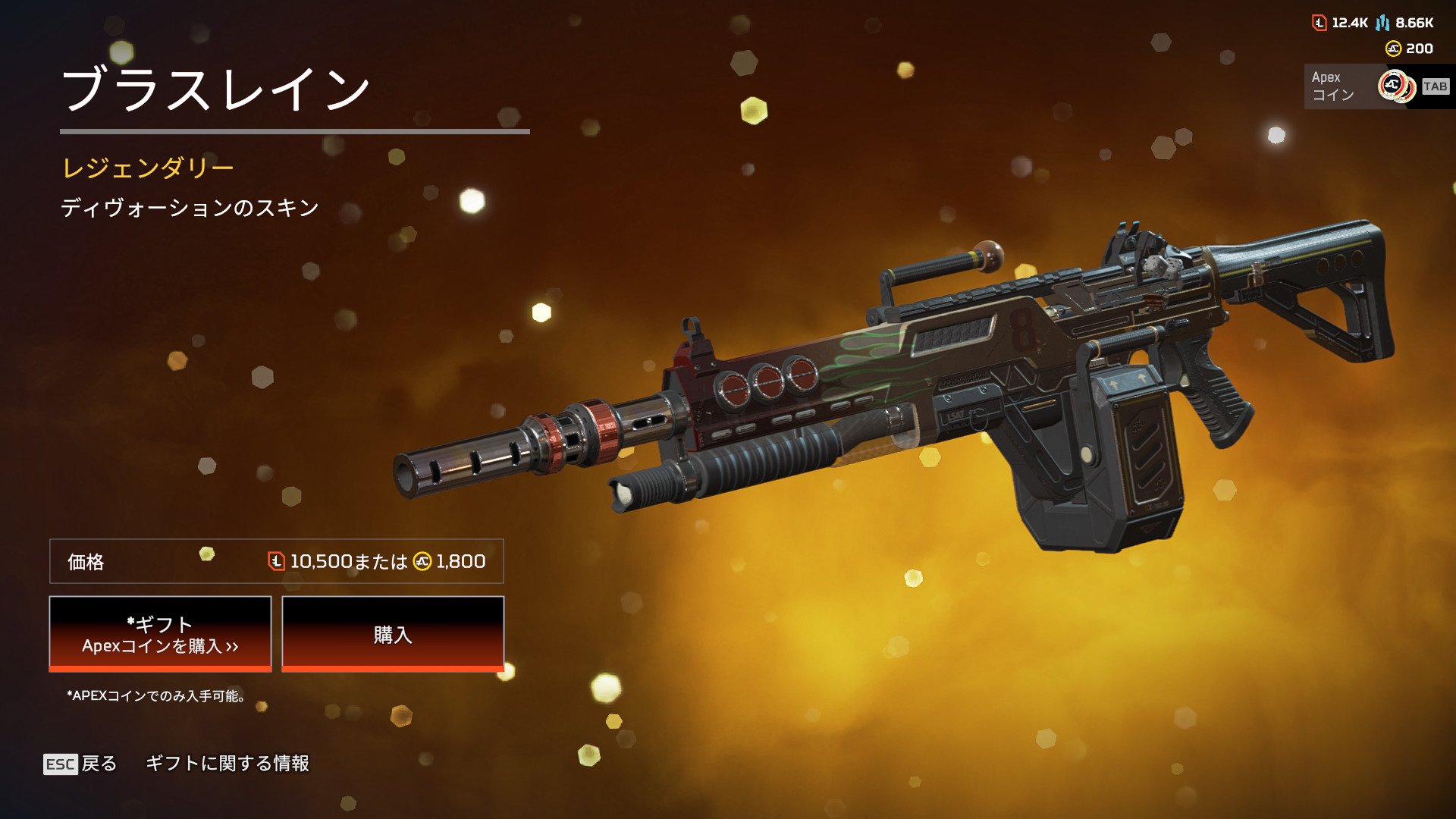
Task: Click the 購入 purchase button
Action: point(393,634)
